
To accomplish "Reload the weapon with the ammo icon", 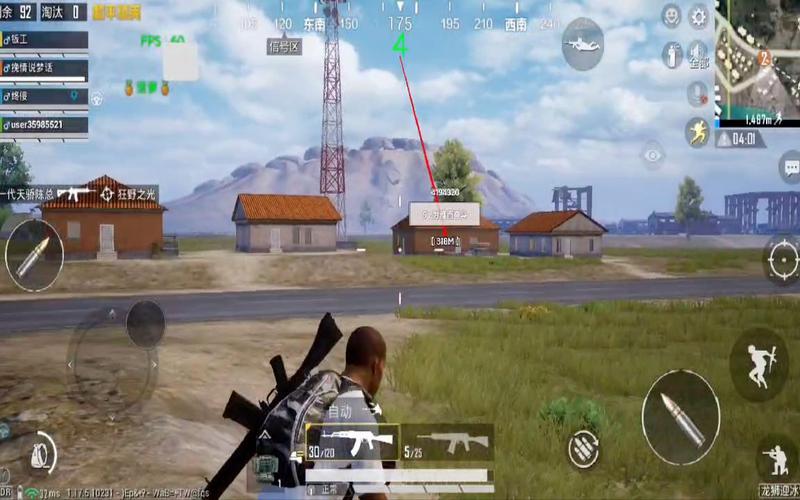I will pyautogui.click(x=584, y=449).
